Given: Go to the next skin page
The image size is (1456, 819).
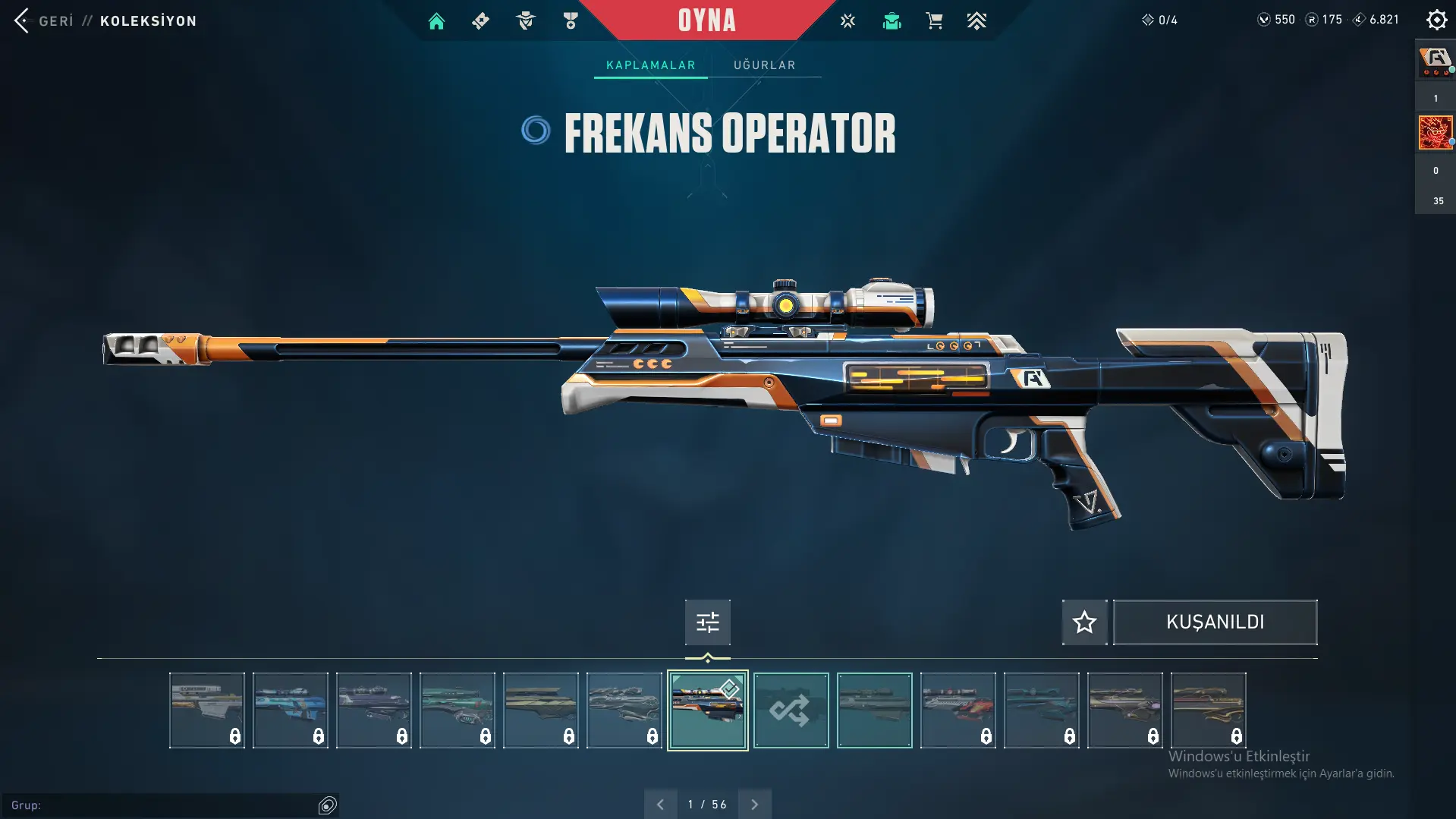Looking at the screenshot, I should pos(754,804).
